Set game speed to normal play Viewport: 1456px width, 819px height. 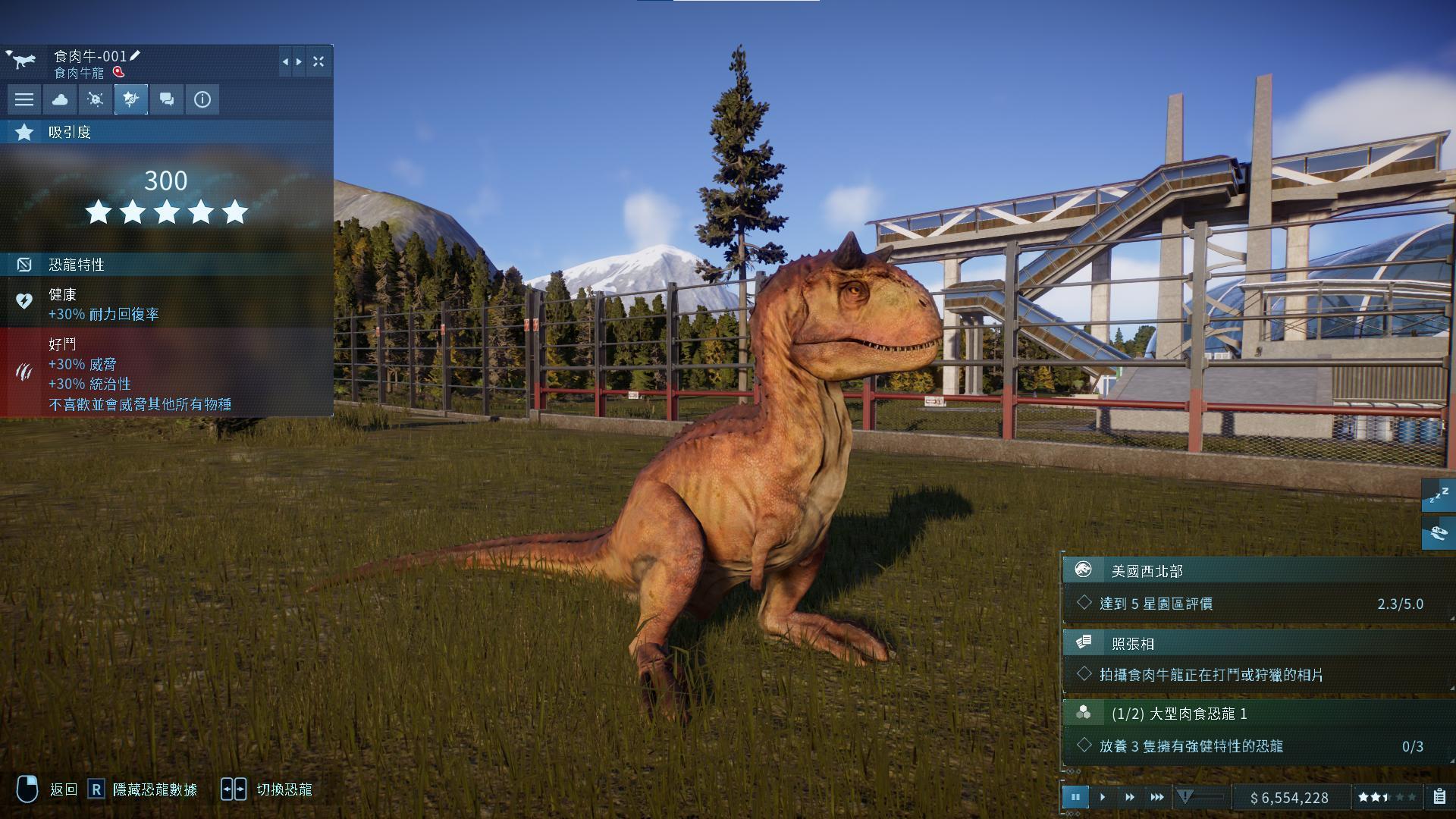point(1103,797)
